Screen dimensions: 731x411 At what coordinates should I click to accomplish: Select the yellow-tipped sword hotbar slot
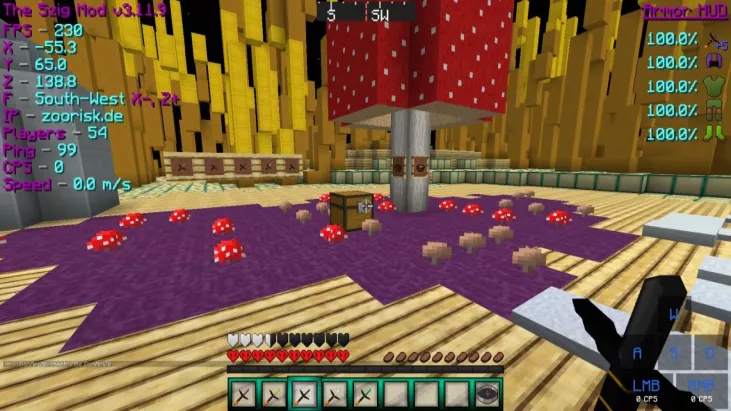tap(273, 395)
